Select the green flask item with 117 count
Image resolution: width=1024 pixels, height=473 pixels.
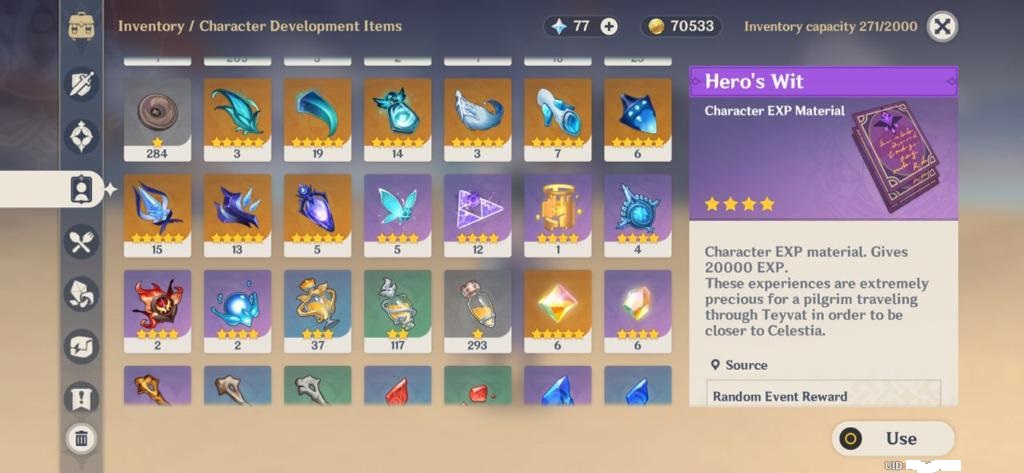397,309
